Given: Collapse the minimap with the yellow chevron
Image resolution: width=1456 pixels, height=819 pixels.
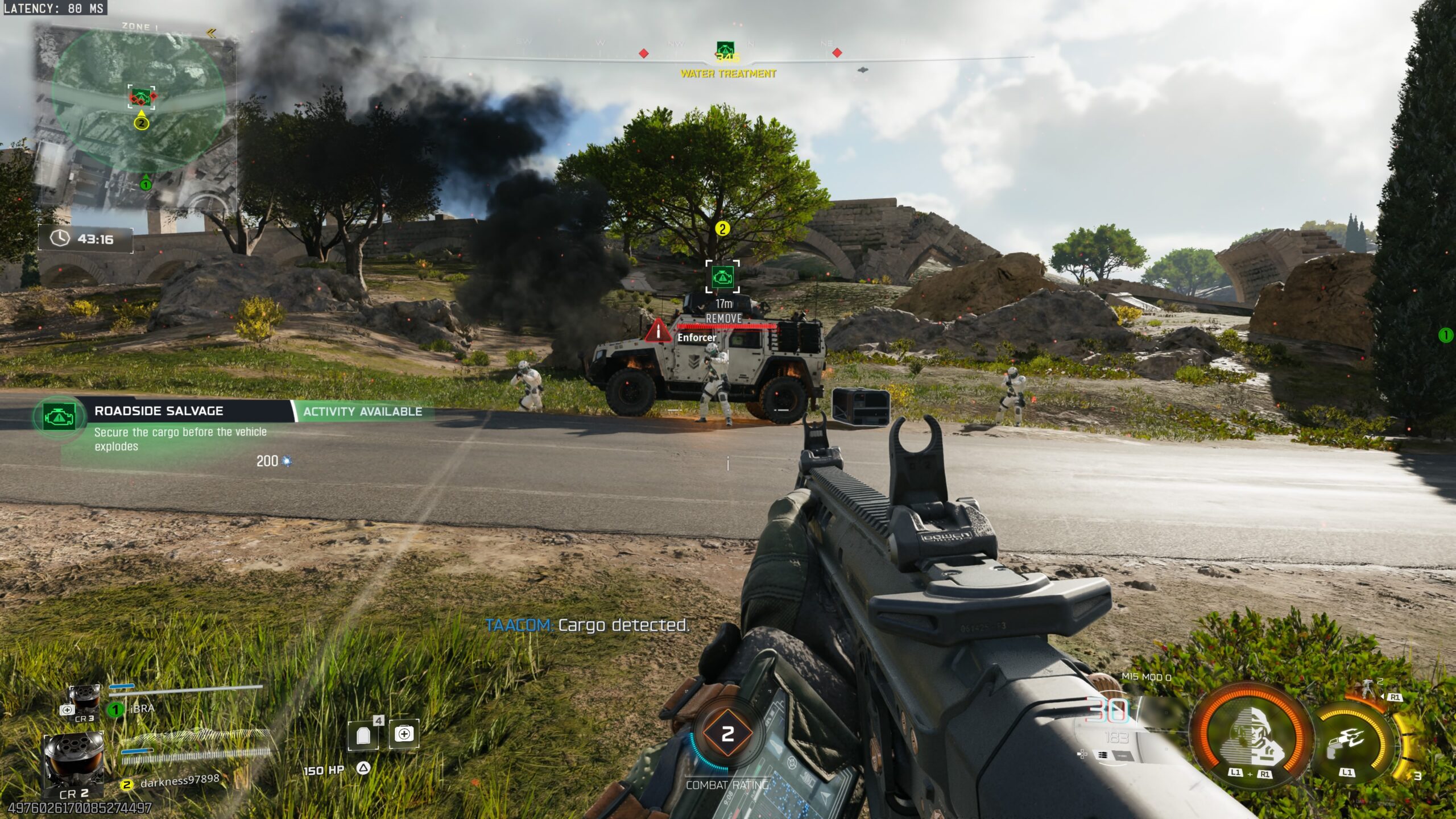Looking at the screenshot, I should (212, 34).
